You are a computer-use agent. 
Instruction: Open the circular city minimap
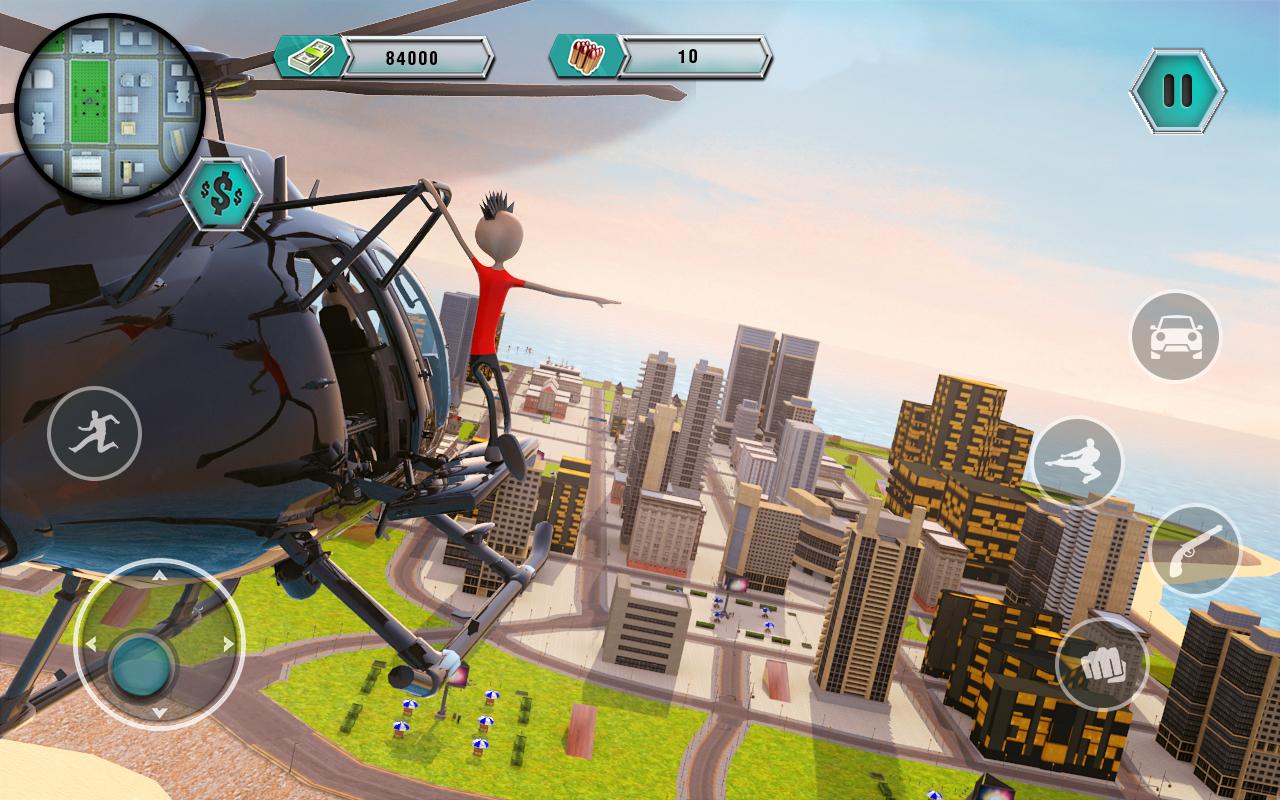pos(110,108)
